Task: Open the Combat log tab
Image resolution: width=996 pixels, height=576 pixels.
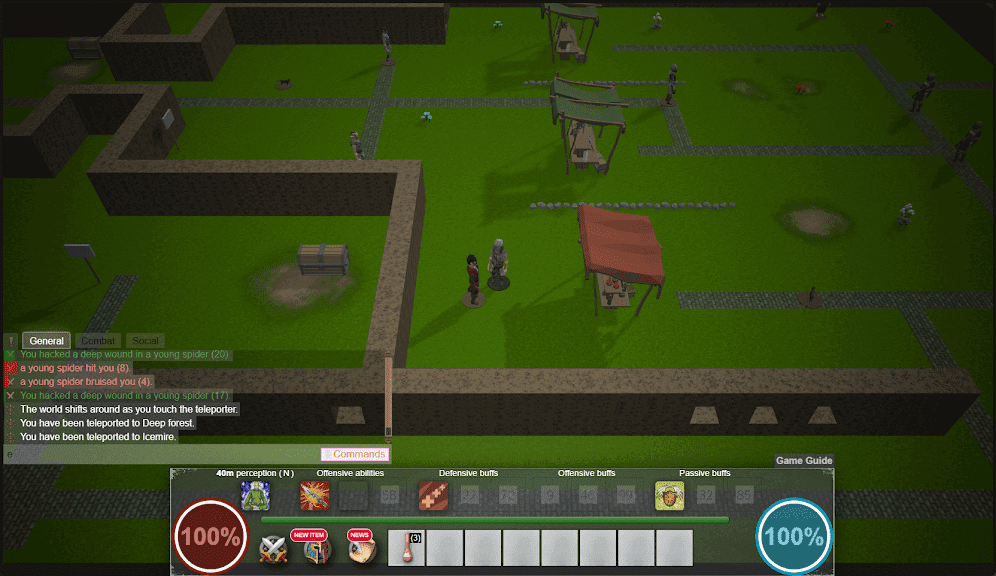Action: (99, 341)
